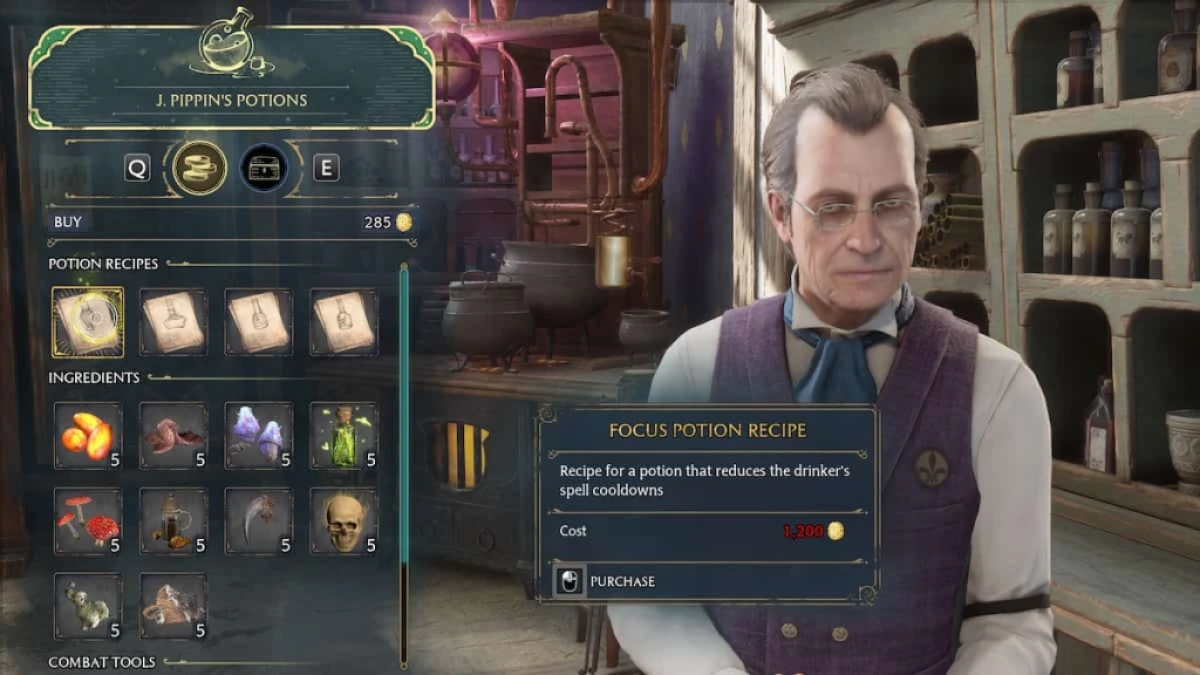Open the Sell chest tab
Screen dimensions: 1200x675
pyautogui.click(x=264, y=168)
